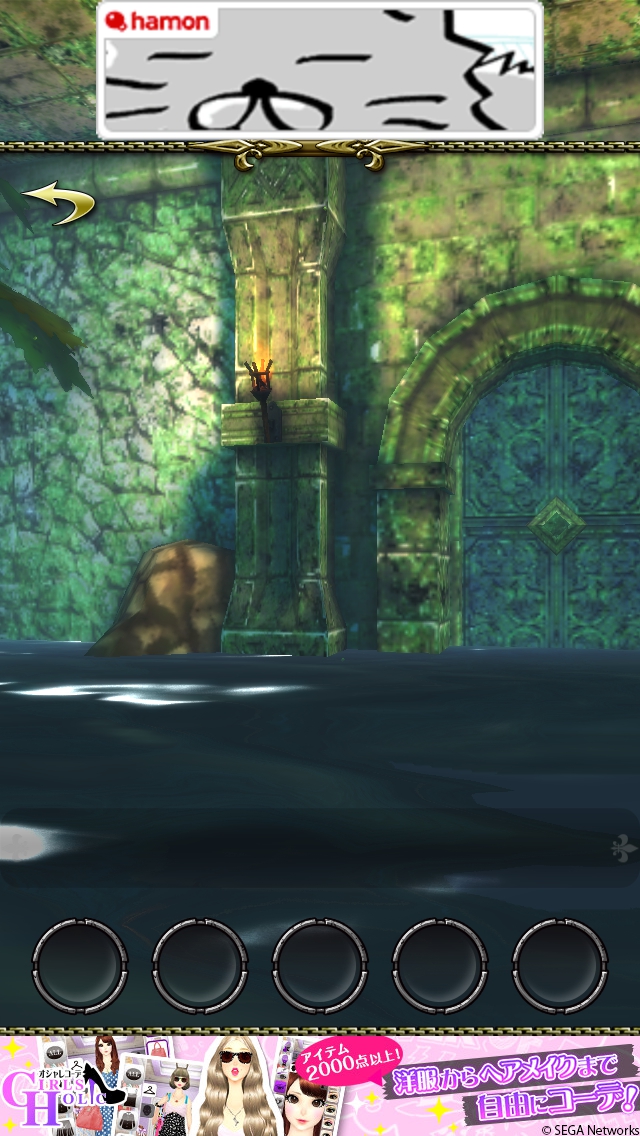Open the hamon ad banner
The image size is (640, 1136).
click(x=320, y=70)
